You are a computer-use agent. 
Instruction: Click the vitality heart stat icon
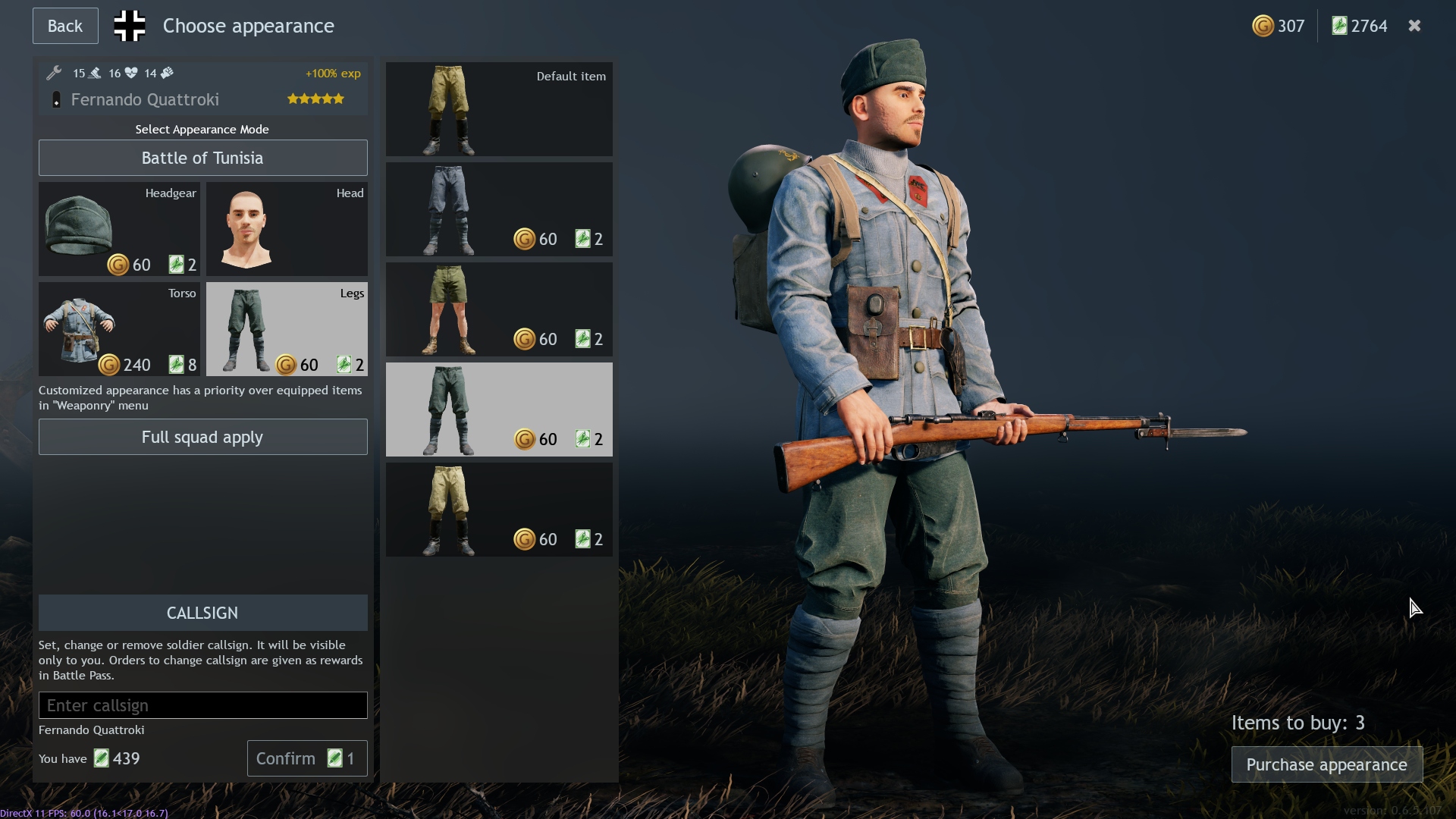coord(133,73)
